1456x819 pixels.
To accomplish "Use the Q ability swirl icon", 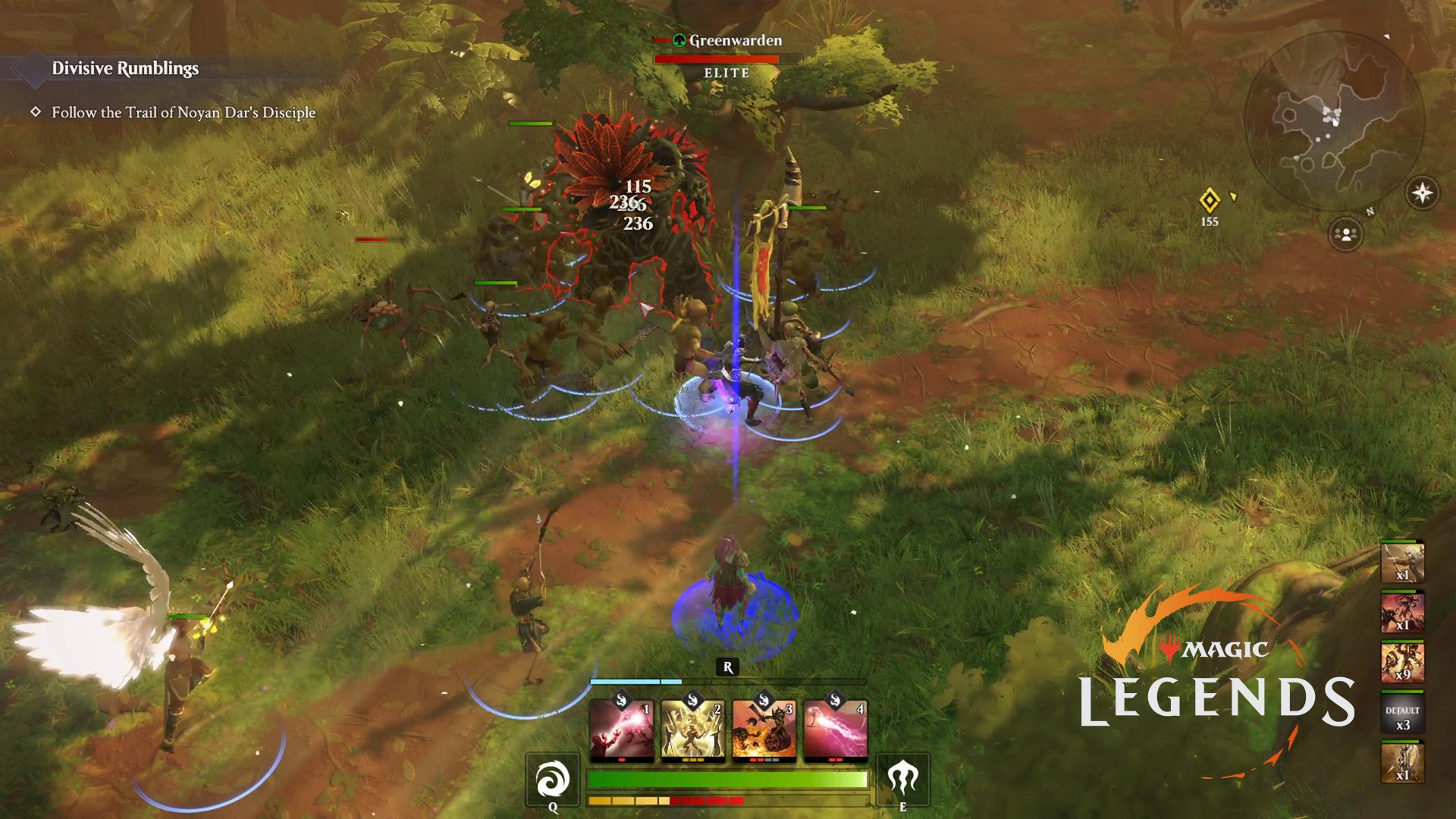I will click(553, 780).
